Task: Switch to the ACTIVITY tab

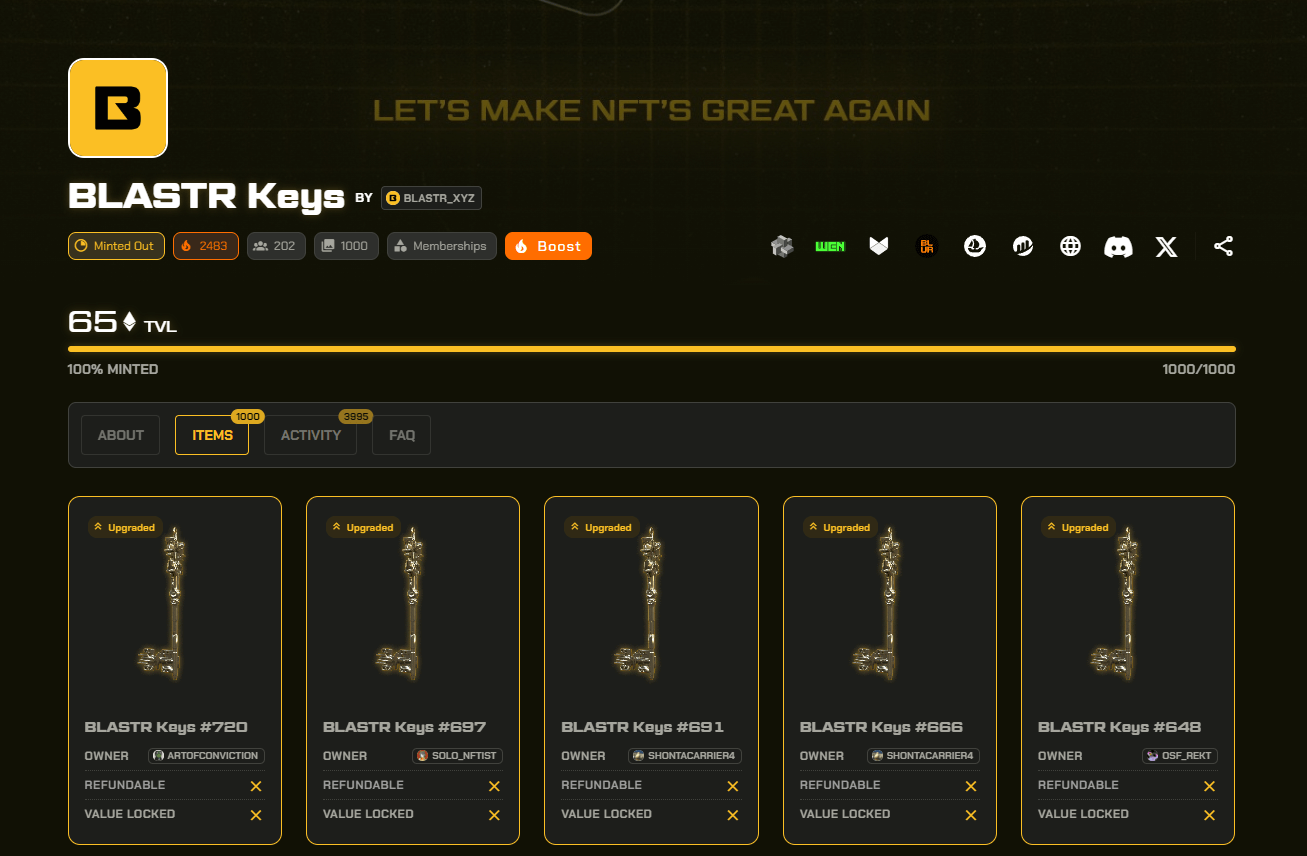Action: [310, 435]
